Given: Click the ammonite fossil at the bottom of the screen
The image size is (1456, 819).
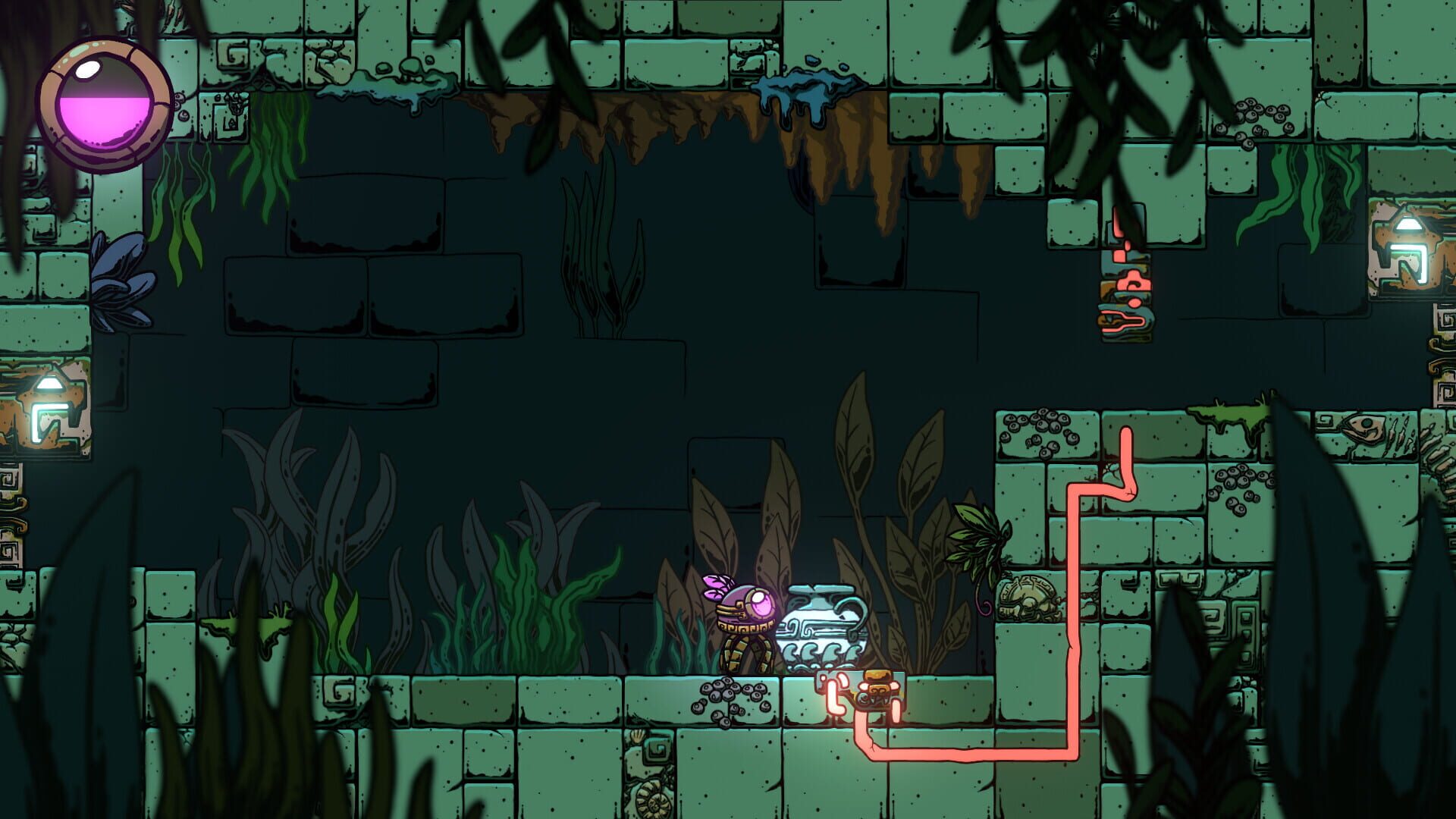Looking at the screenshot, I should (654, 804).
